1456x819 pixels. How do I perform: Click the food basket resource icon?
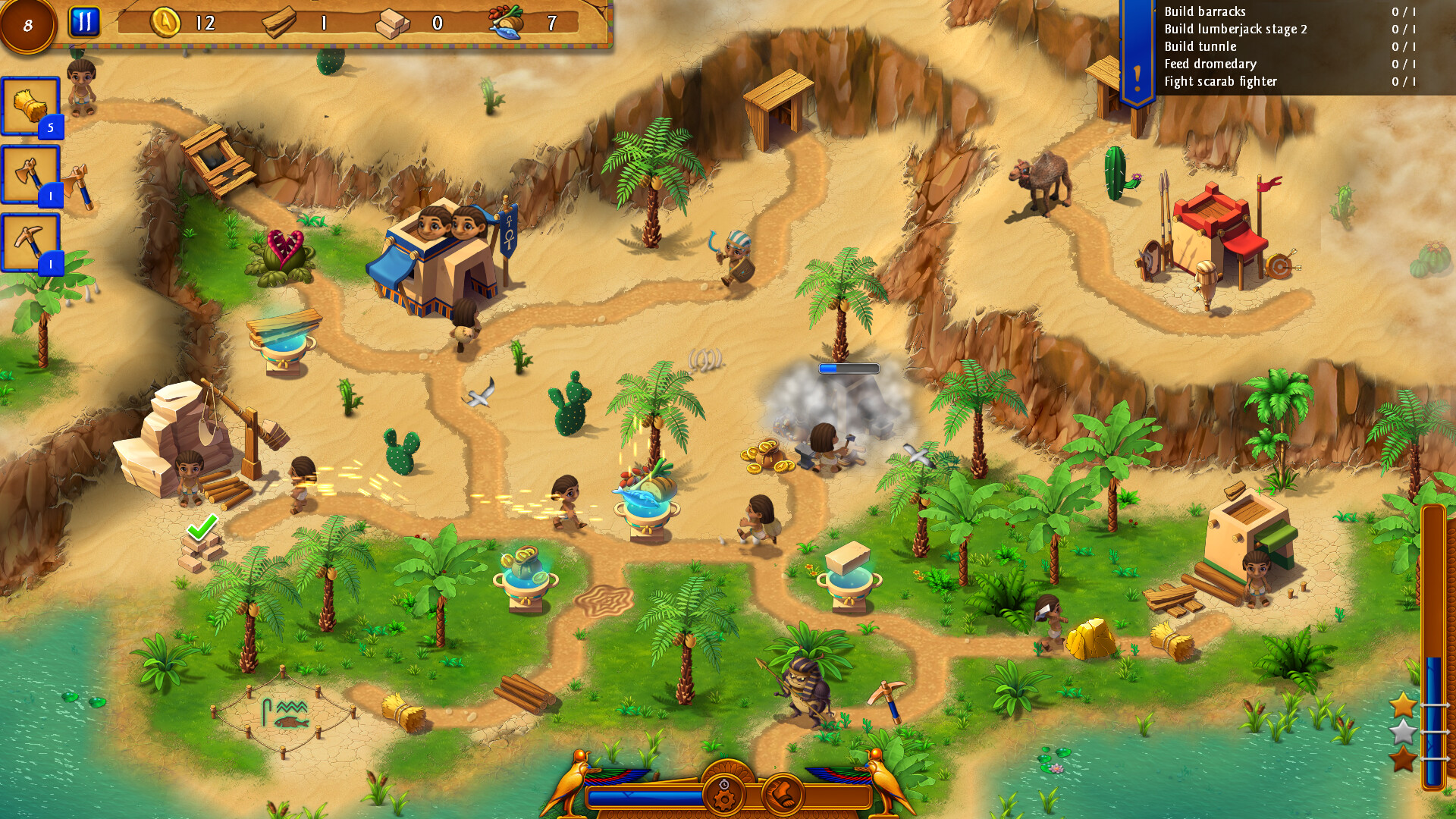(507, 22)
